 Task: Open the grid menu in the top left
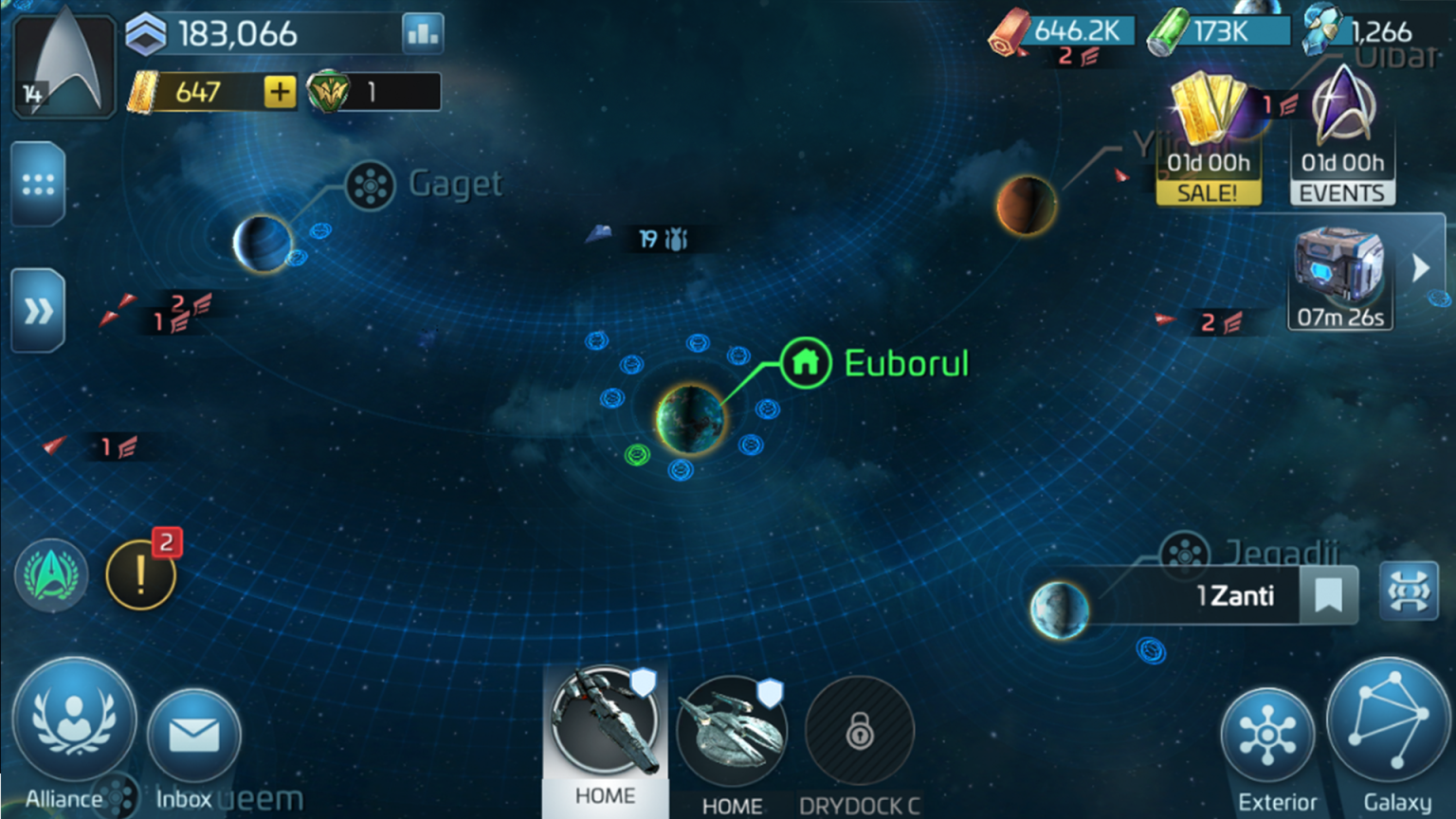38,183
